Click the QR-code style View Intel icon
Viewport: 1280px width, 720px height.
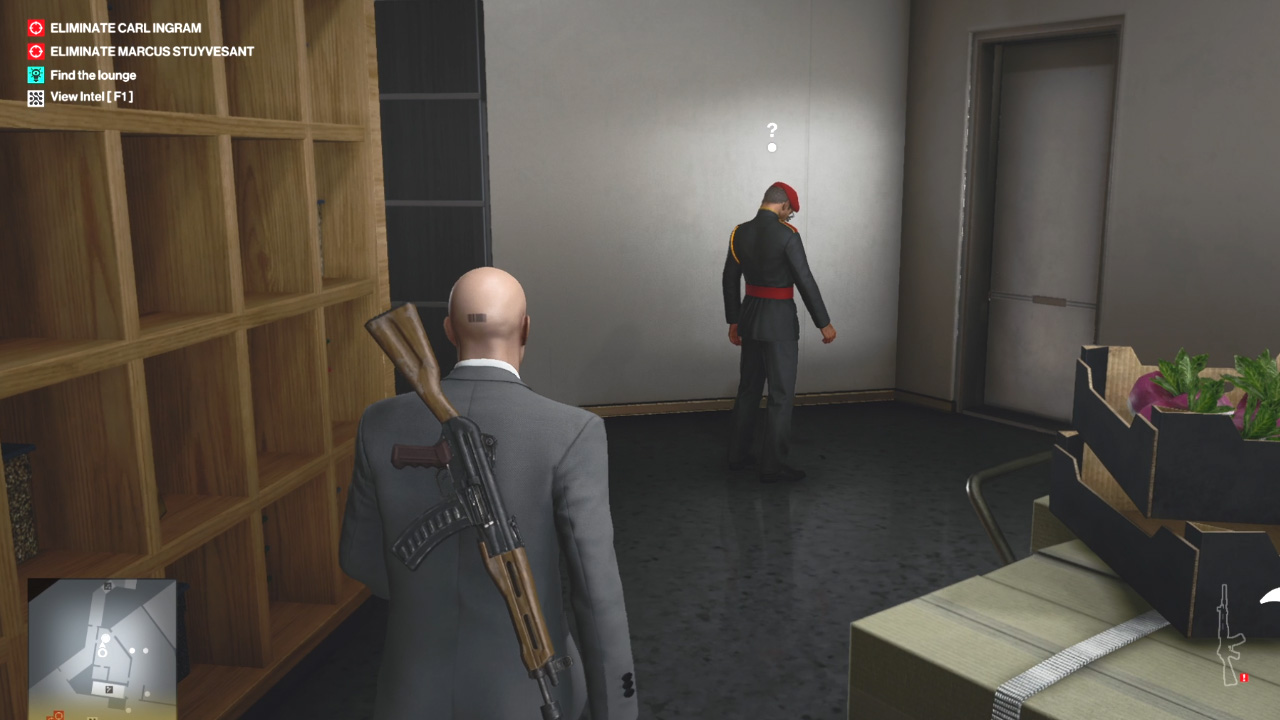pos(34,97)
